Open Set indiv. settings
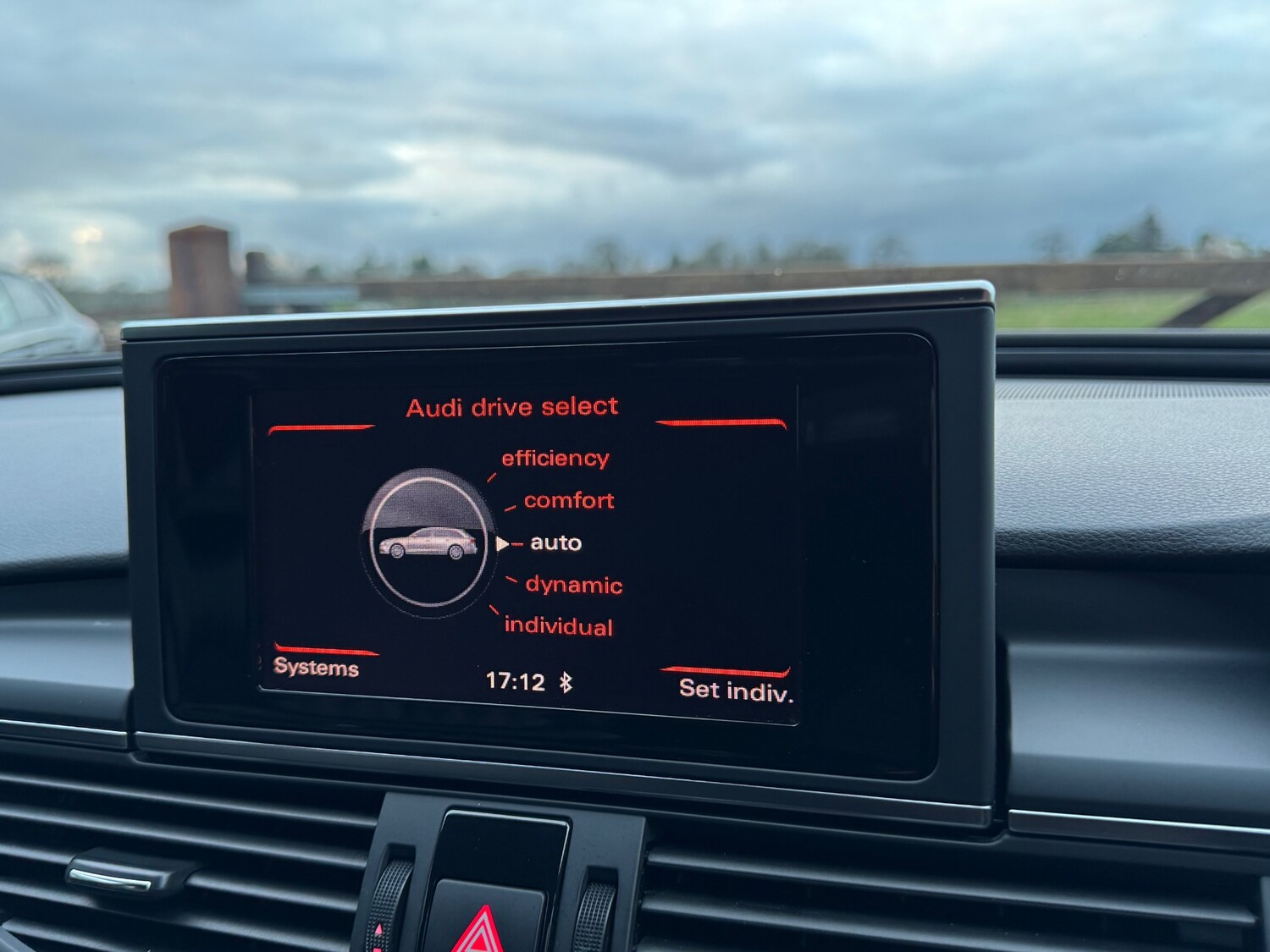Image resolution: width=1270 pixels, height=952 pixels. [735, 691]
